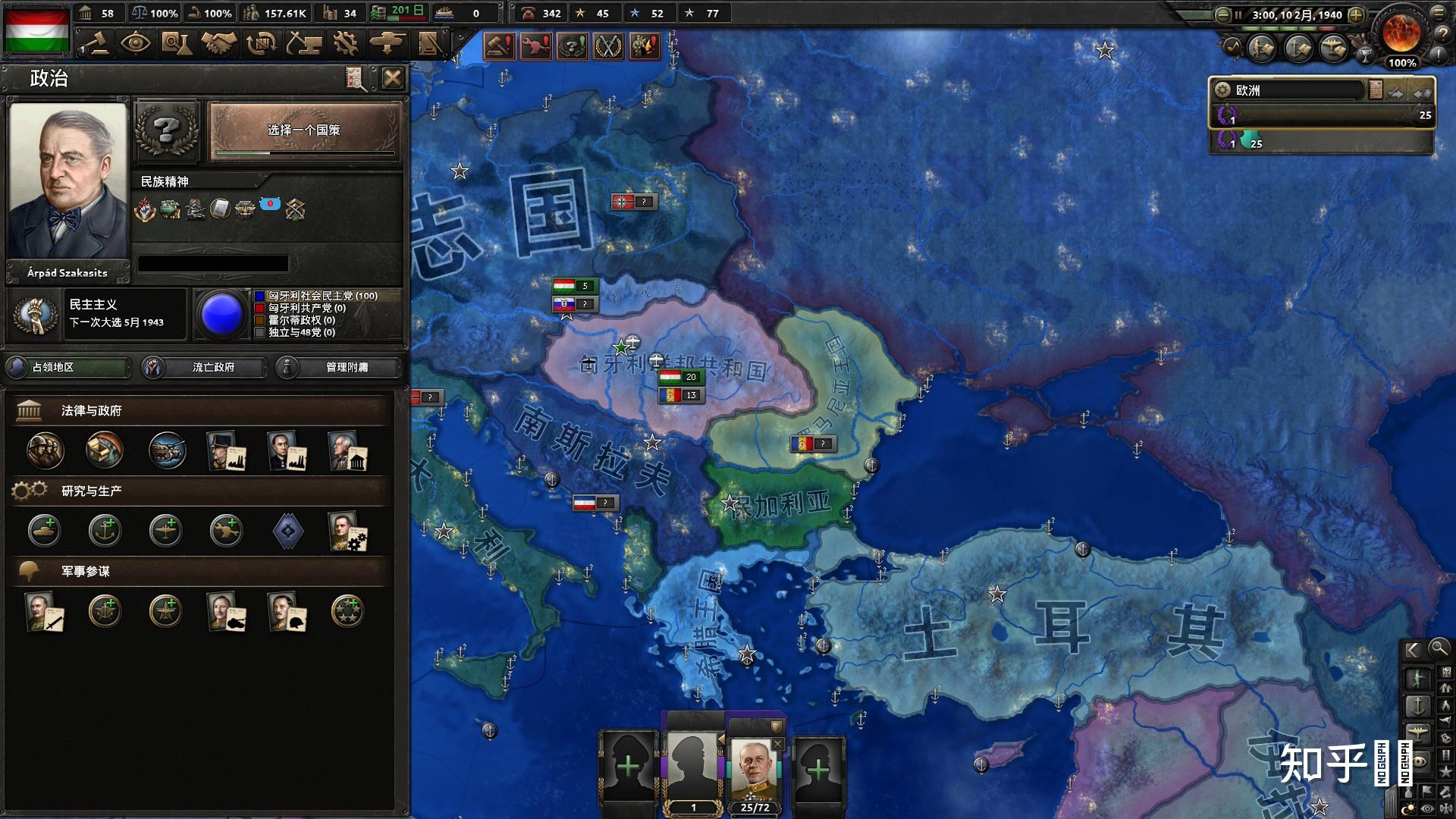Increase game speed with the plus button

pos(1356,14)
